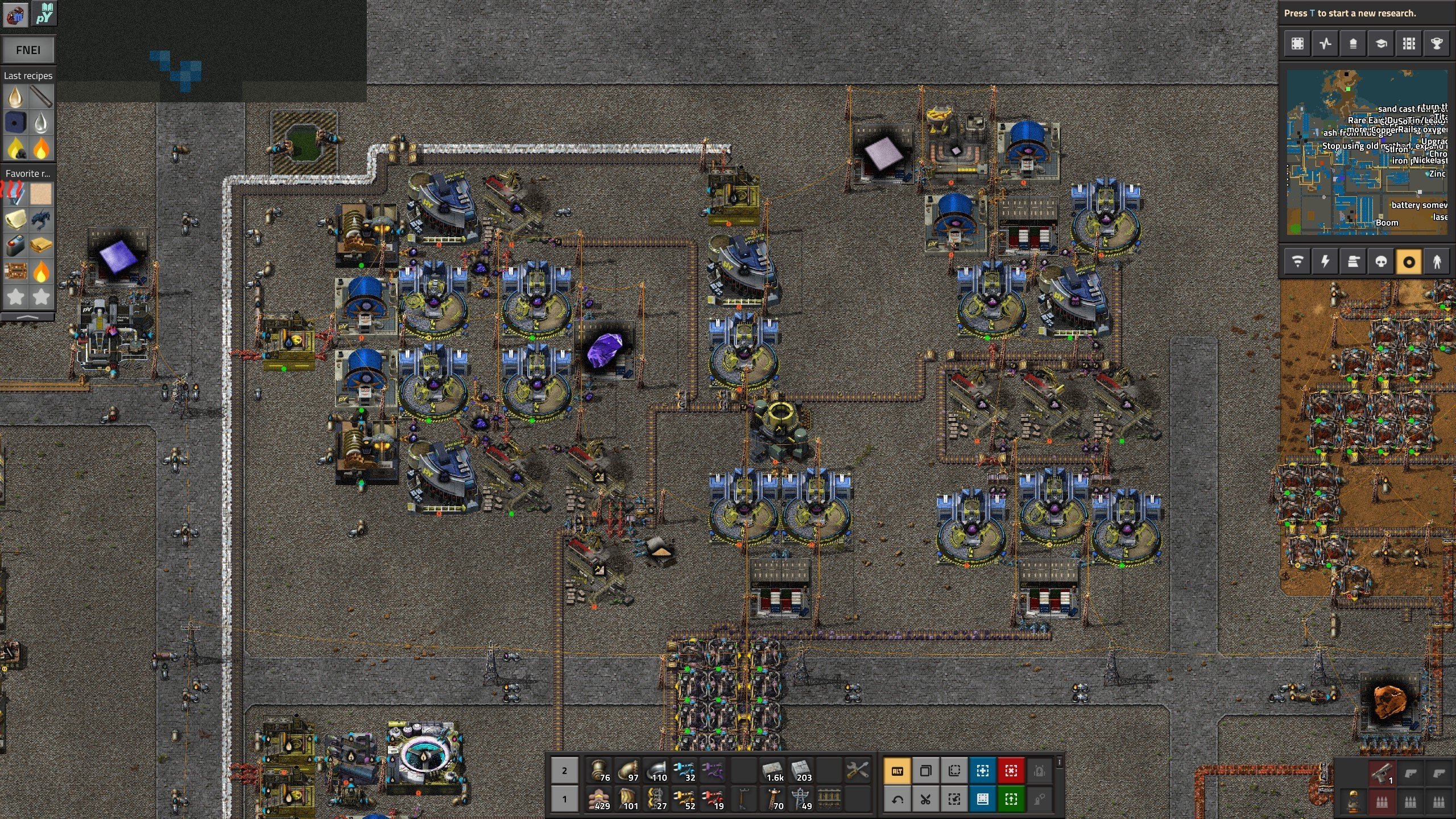
Task: Open the pY mod button top left
Action: click(x=45, y=14)
